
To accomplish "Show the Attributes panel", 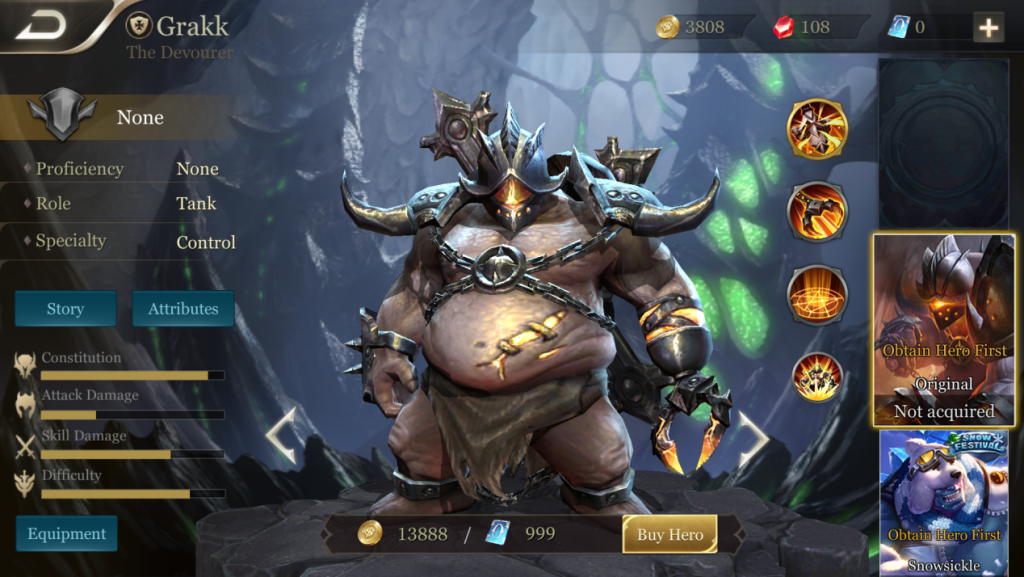I will pos(183,309).
